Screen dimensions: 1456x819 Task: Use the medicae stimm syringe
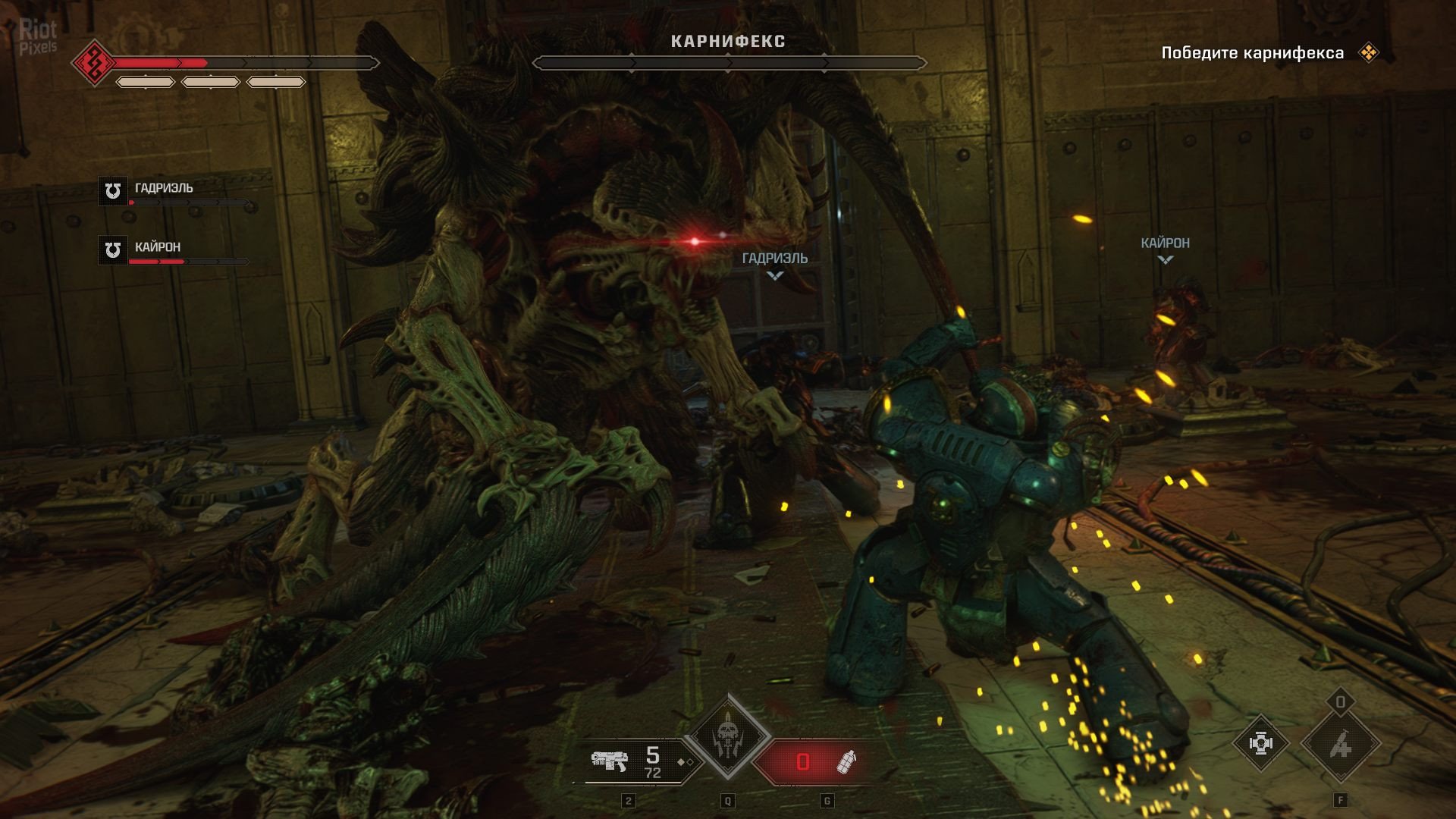coord(1341,745)
